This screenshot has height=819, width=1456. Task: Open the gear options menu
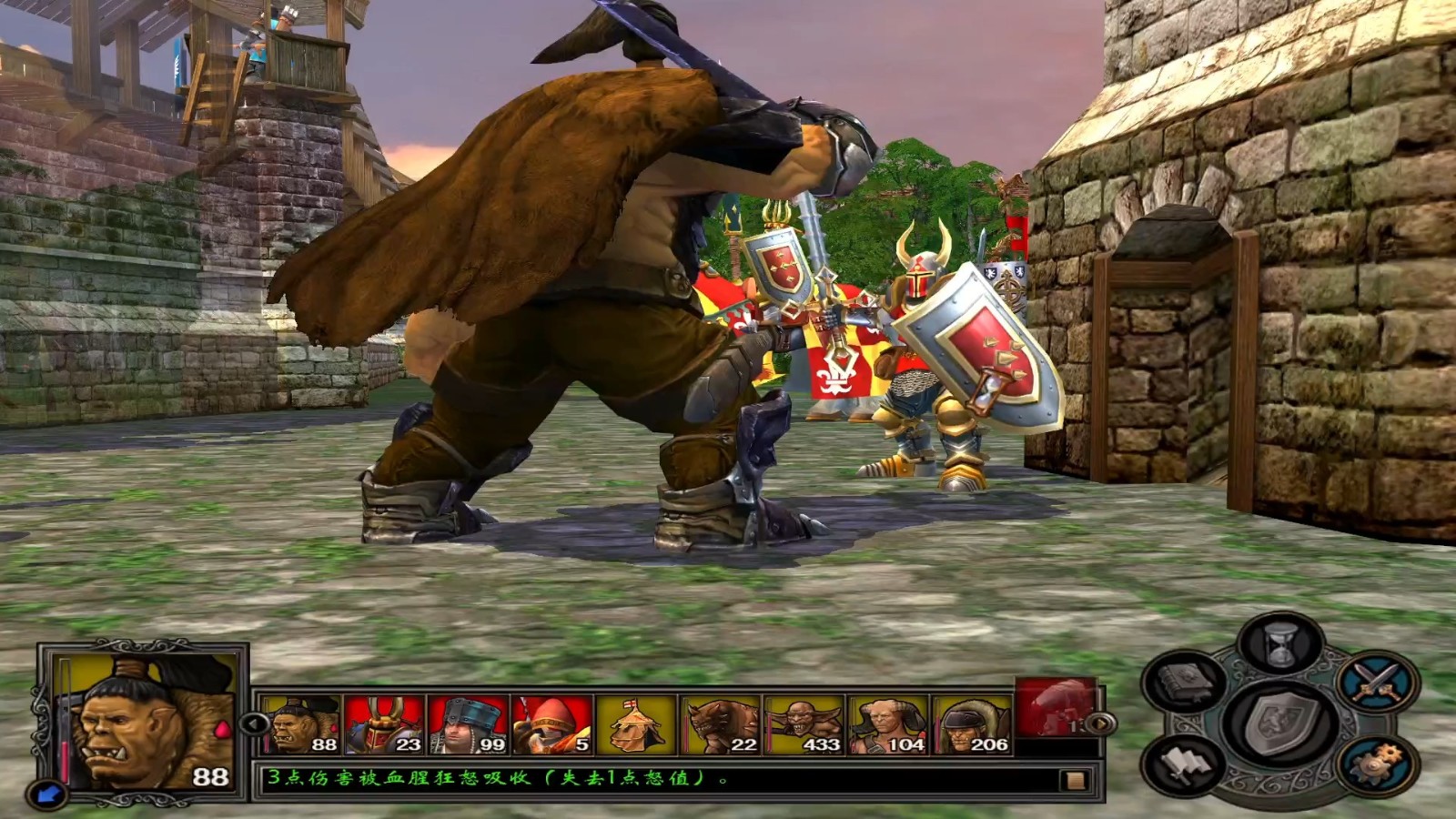1376,763
